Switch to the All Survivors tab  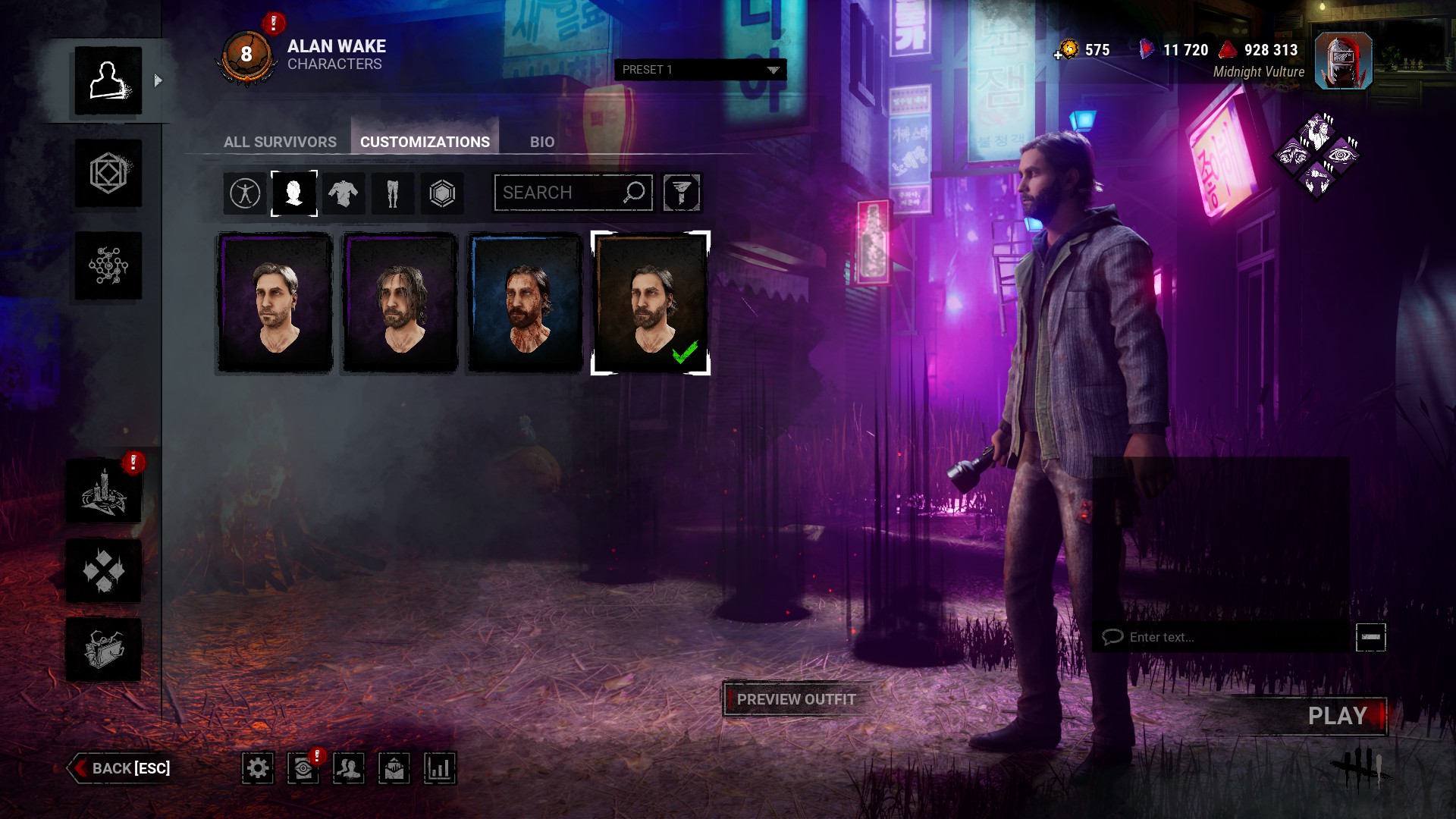click(280, 142)
